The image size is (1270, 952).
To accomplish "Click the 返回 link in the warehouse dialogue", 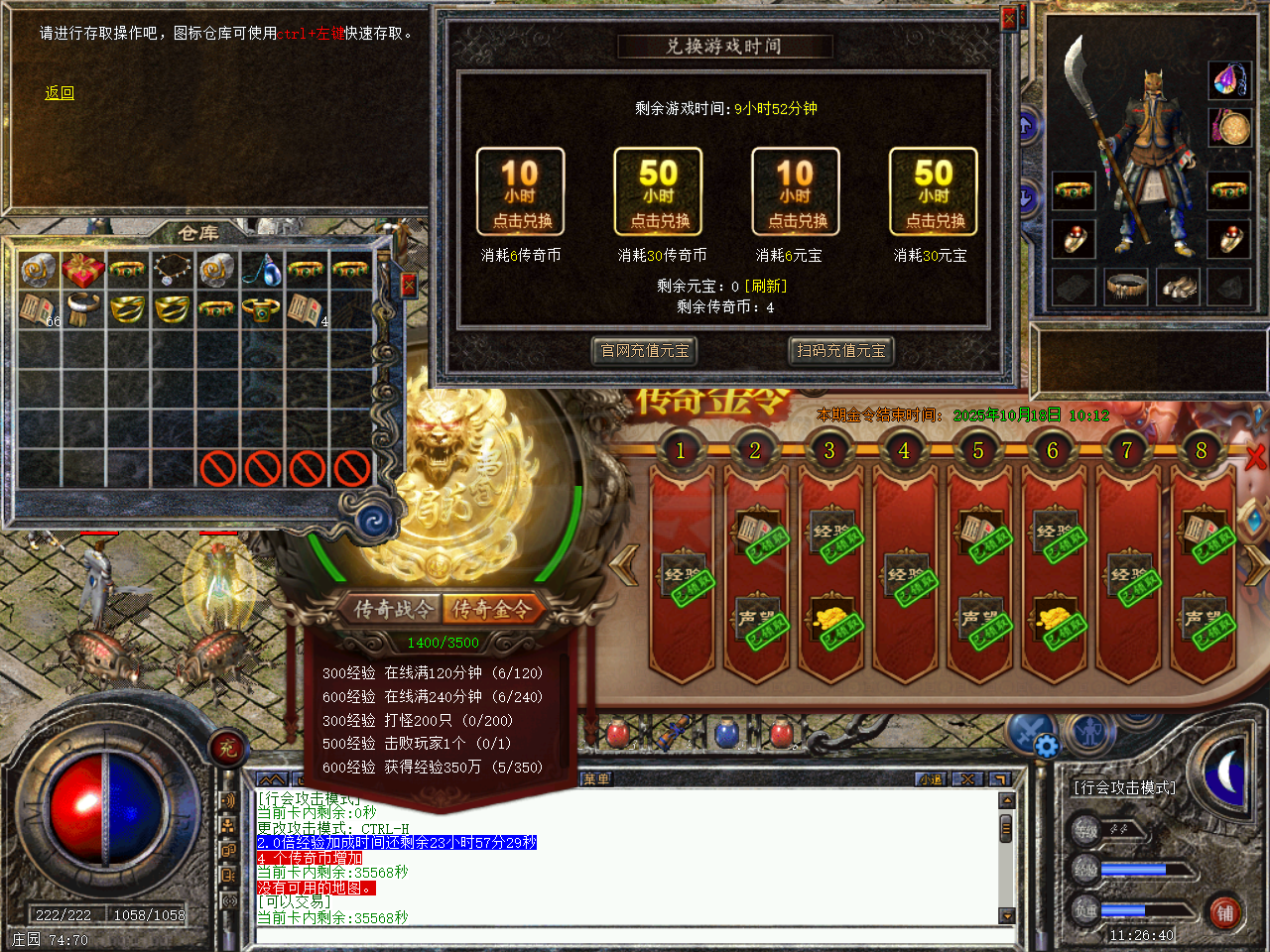I will coord(60,93).
